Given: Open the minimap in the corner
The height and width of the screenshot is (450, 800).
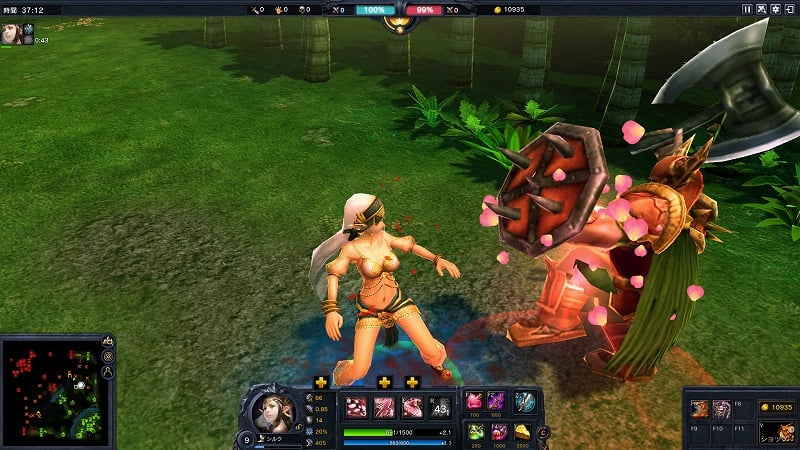Looking at the screenshot, I should tap(50, 389).
